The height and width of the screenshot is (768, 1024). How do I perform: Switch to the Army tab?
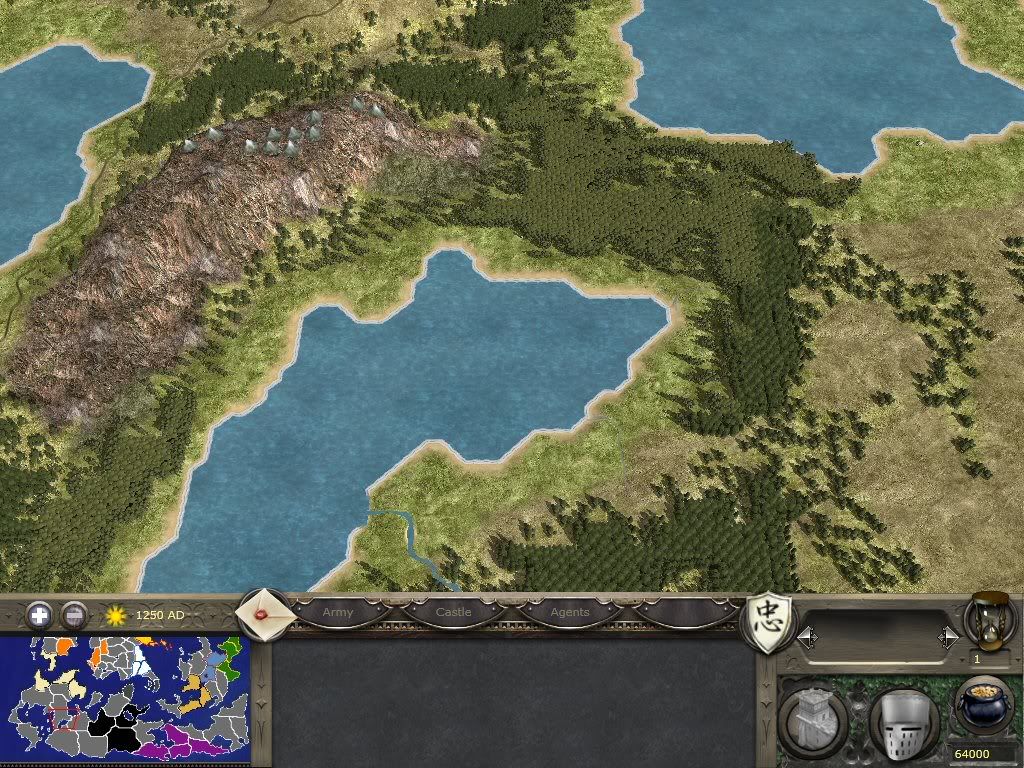pyautogui.click(x=338, y=612)
